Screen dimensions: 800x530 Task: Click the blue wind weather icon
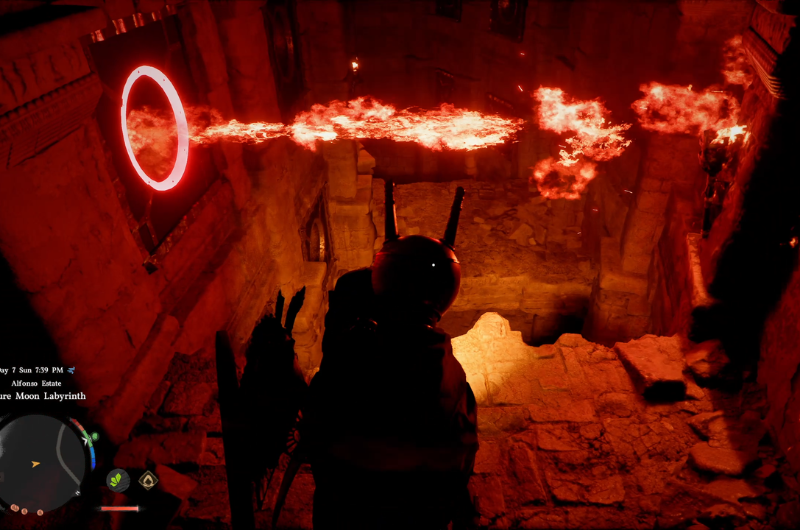(71, 369)
